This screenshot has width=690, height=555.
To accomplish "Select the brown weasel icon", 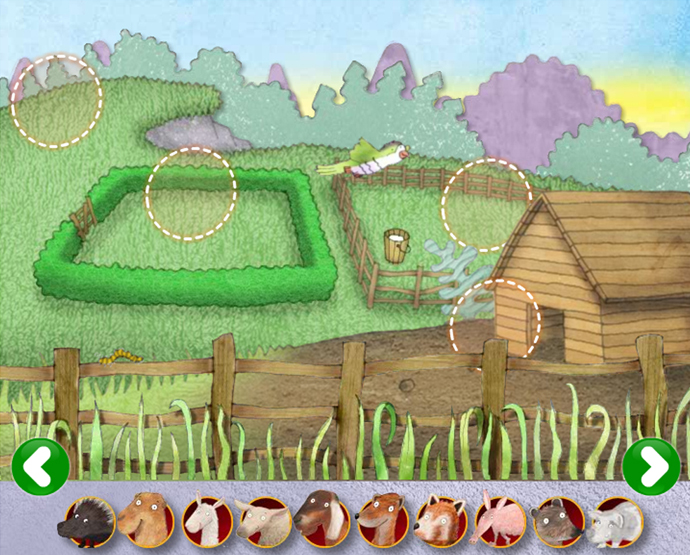I will pos(381,521).
